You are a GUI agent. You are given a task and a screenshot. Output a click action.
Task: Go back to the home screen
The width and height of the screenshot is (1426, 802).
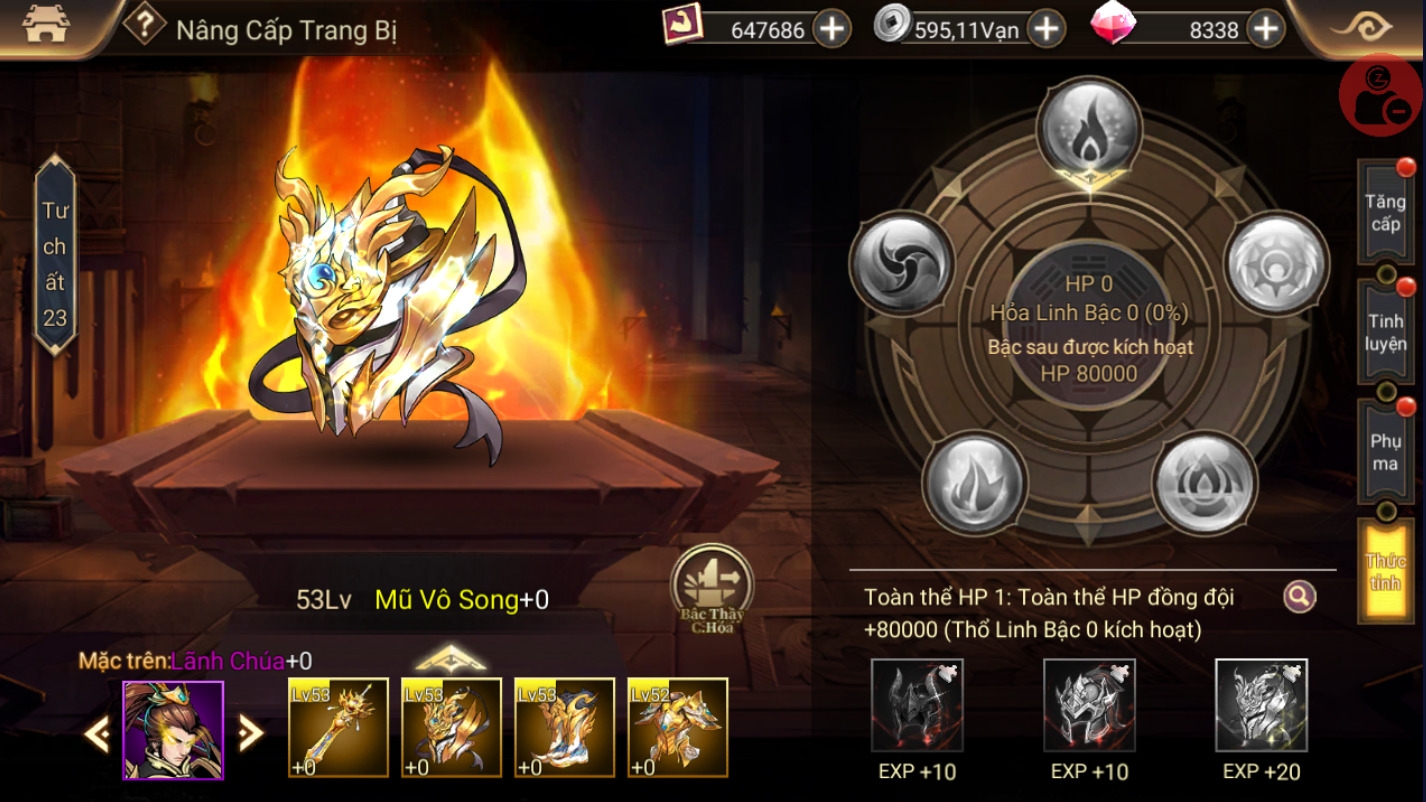pyautogui.click(x=44, y=27)
